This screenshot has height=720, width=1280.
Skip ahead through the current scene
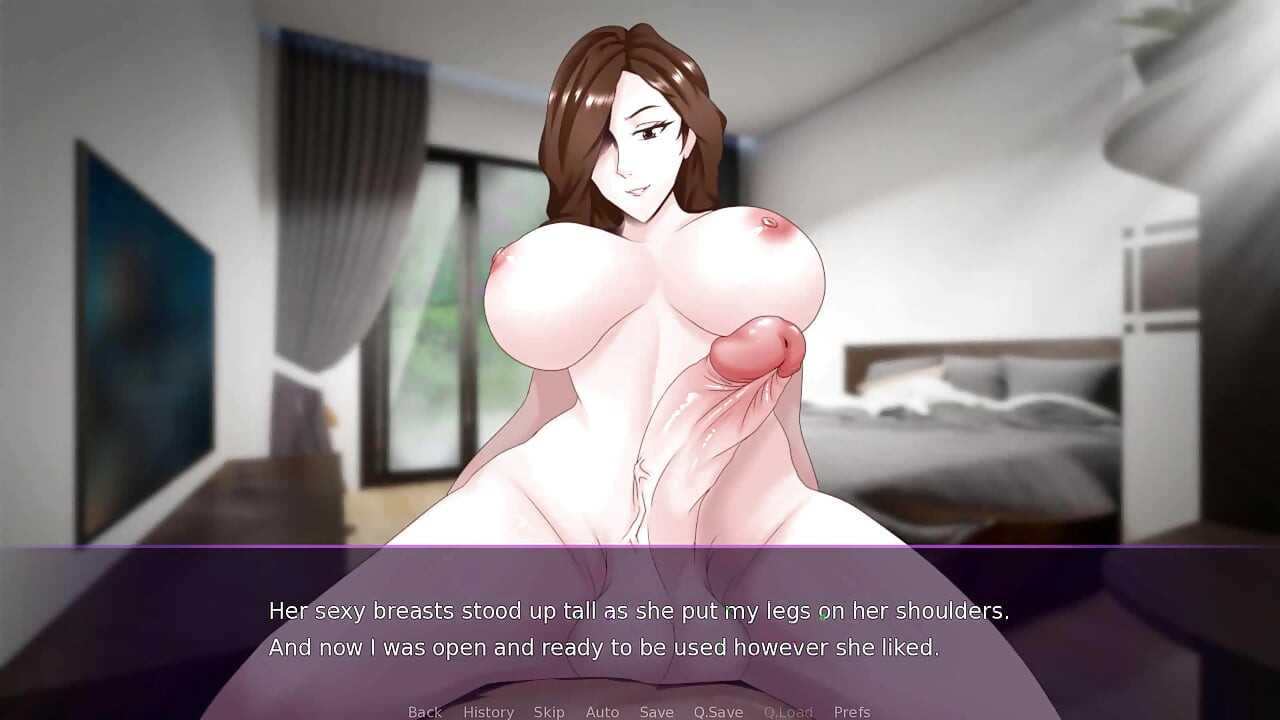[549, 711]
